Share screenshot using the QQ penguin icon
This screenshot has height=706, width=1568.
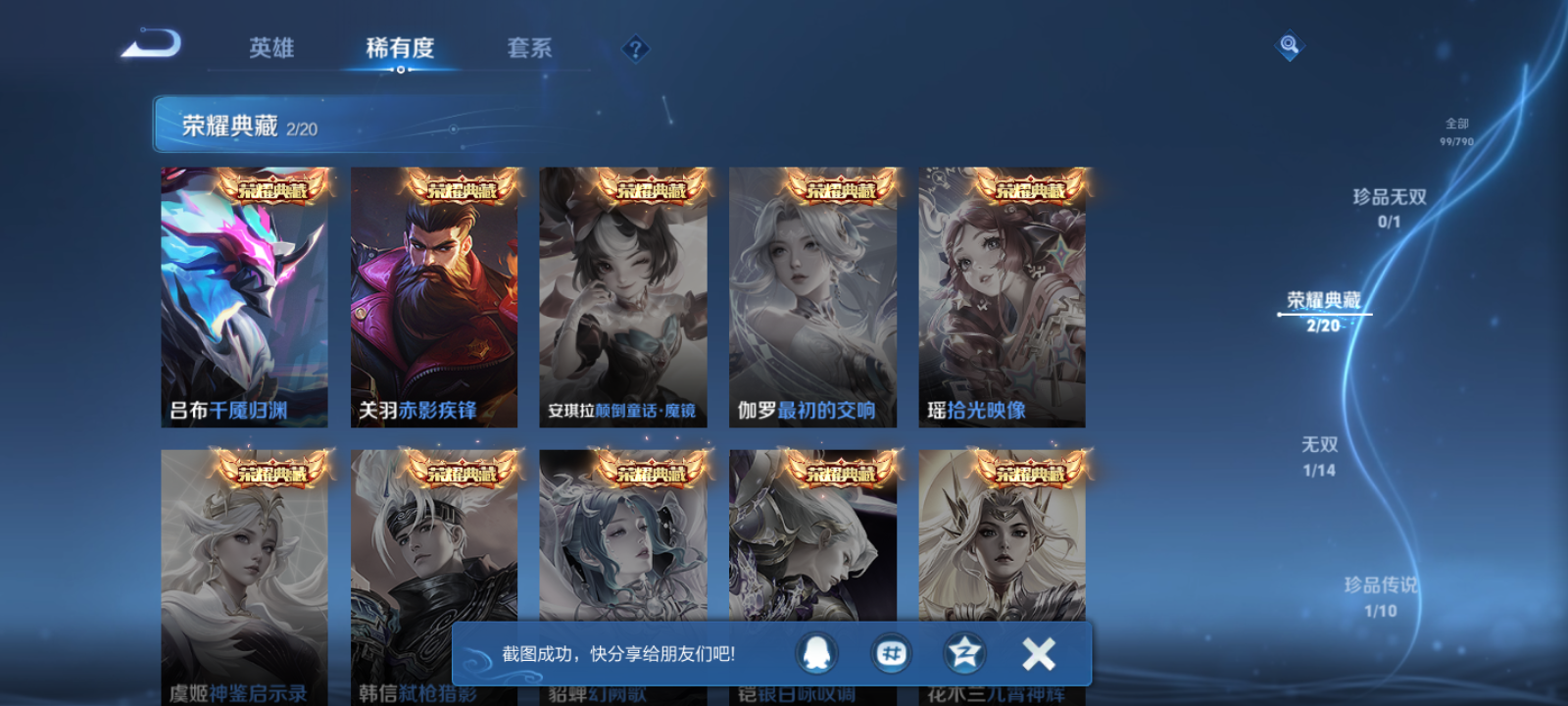click(818, 654)
